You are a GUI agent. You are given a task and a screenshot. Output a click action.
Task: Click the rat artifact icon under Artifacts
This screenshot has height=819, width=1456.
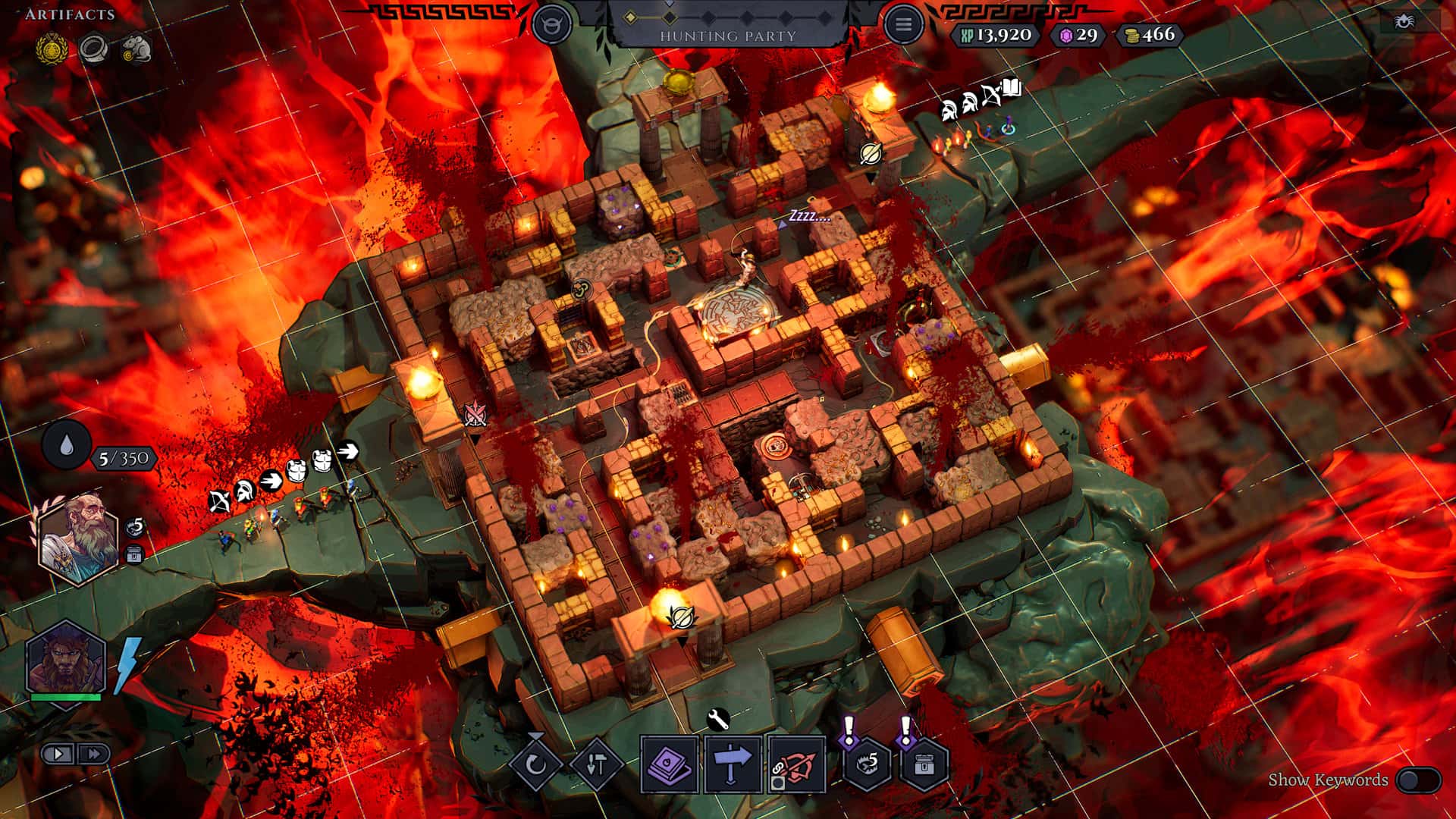137,48
